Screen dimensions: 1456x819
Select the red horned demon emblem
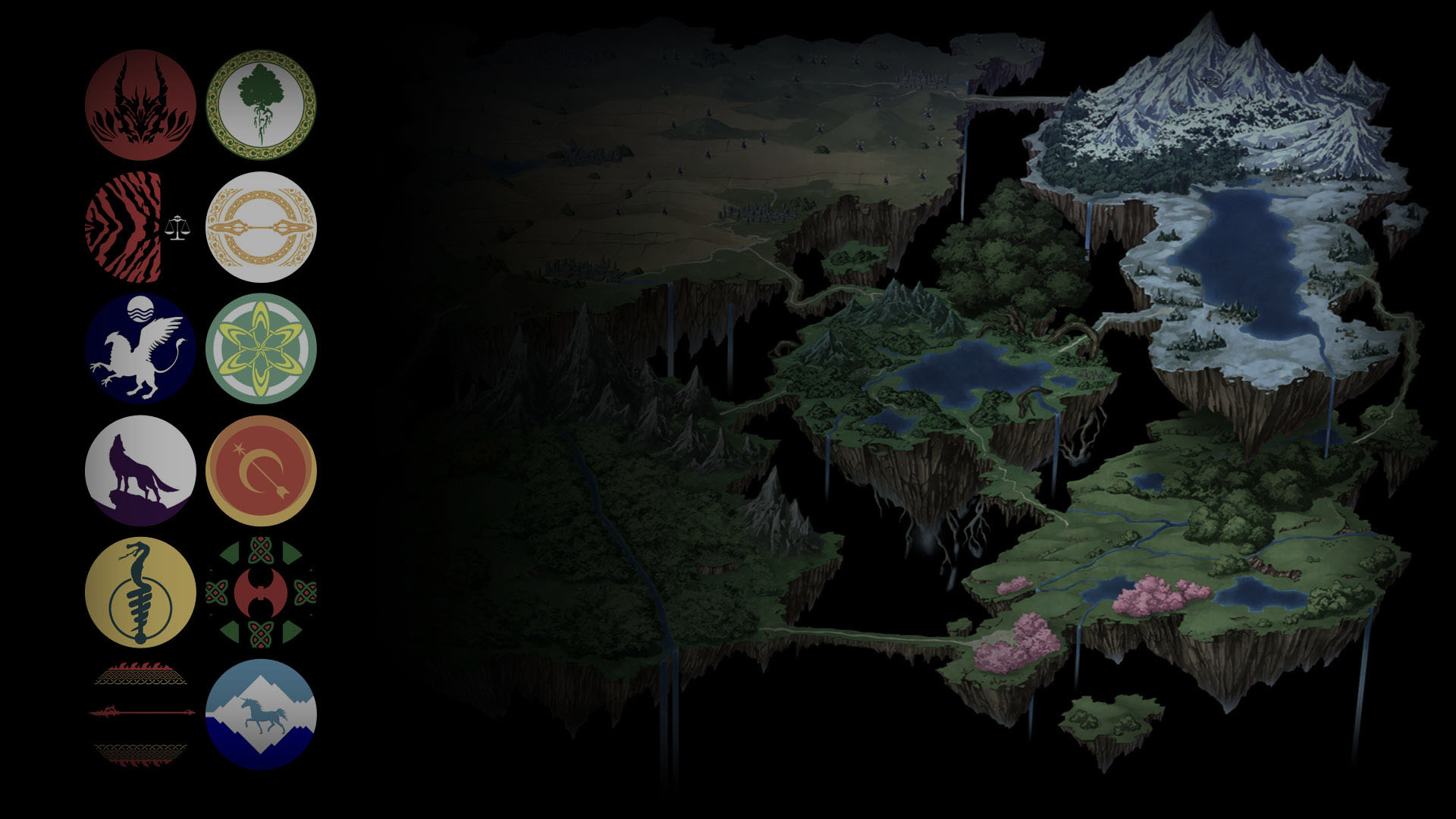coord(140,105)
